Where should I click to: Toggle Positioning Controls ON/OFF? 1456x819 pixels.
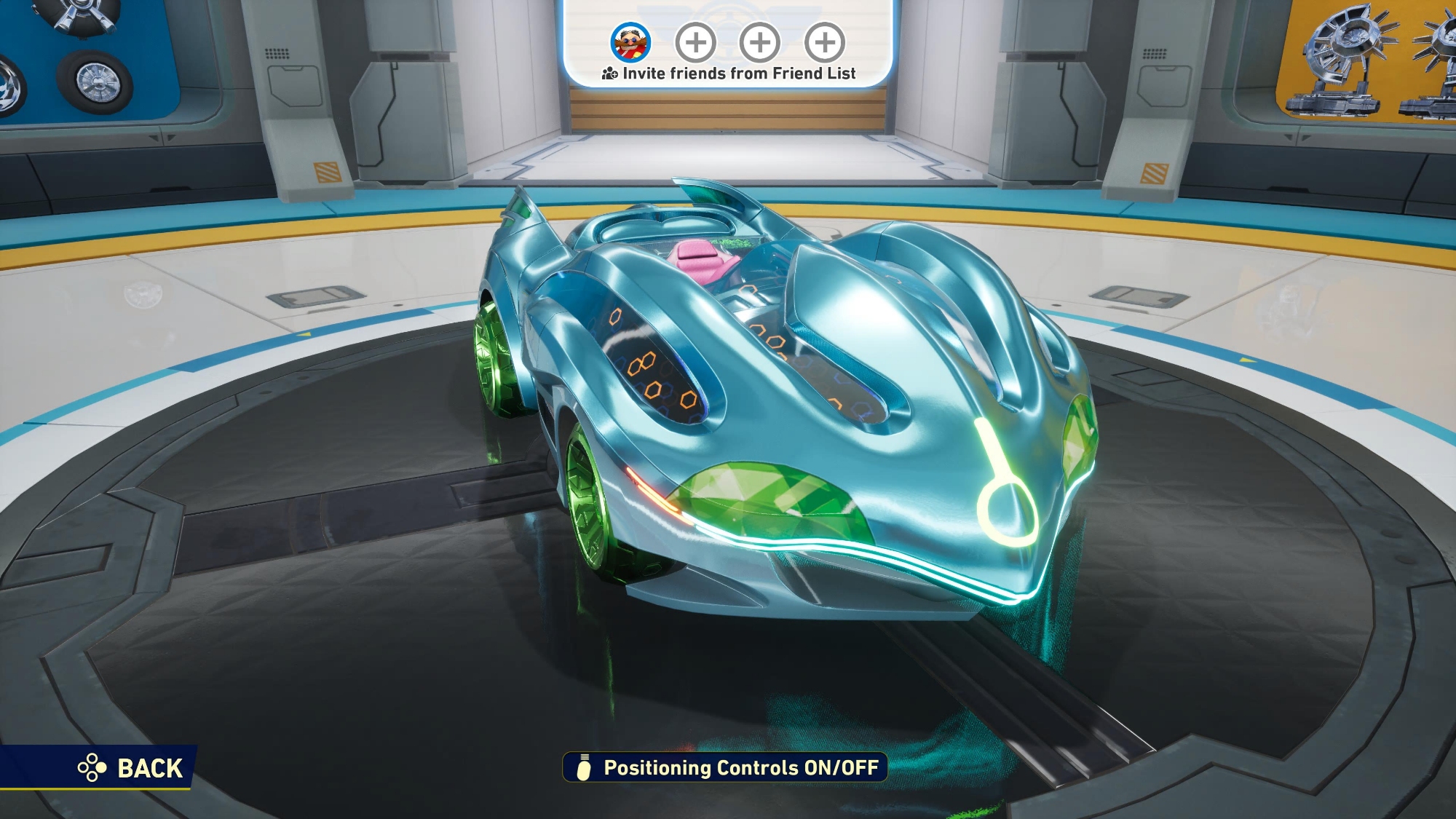(726, 768)
